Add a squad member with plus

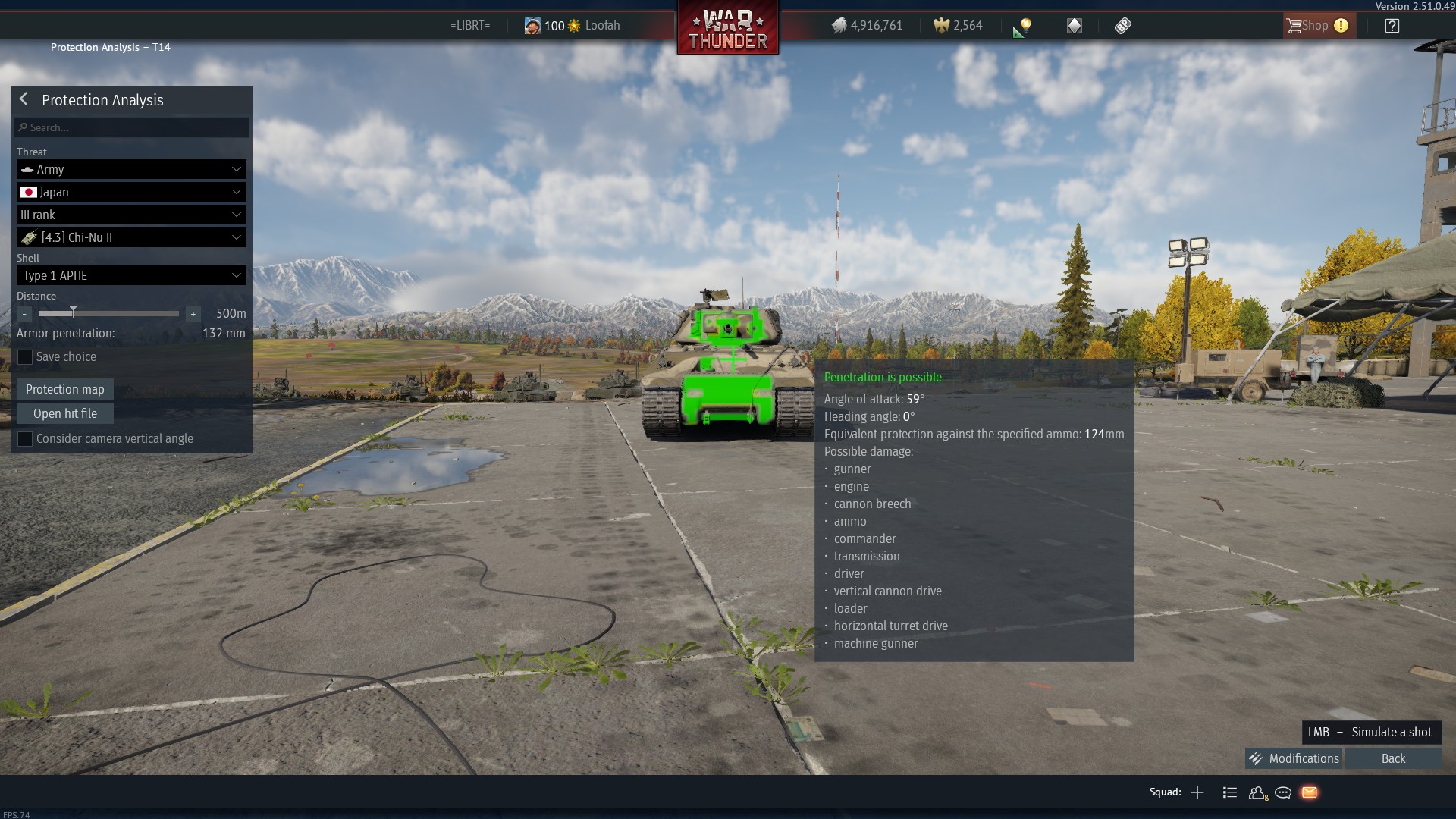tap(1197, 792)
